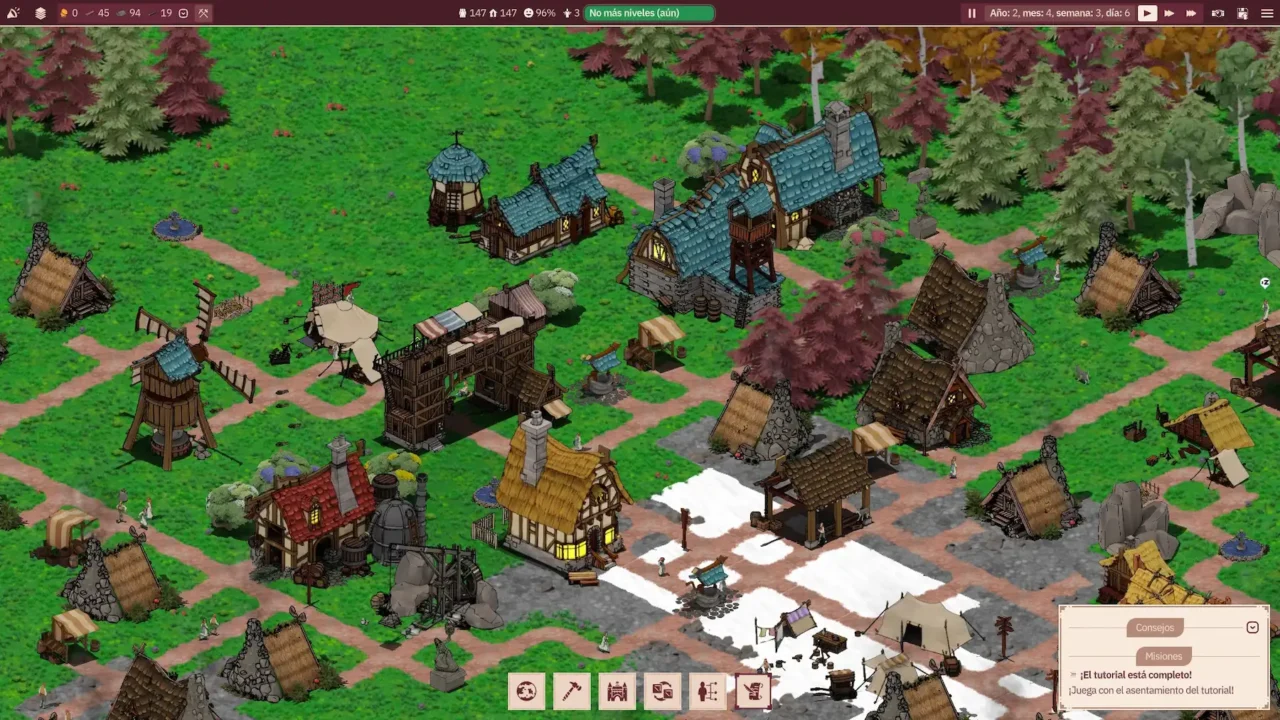Take a screenshot with the camera icon

click(1217, 12)
